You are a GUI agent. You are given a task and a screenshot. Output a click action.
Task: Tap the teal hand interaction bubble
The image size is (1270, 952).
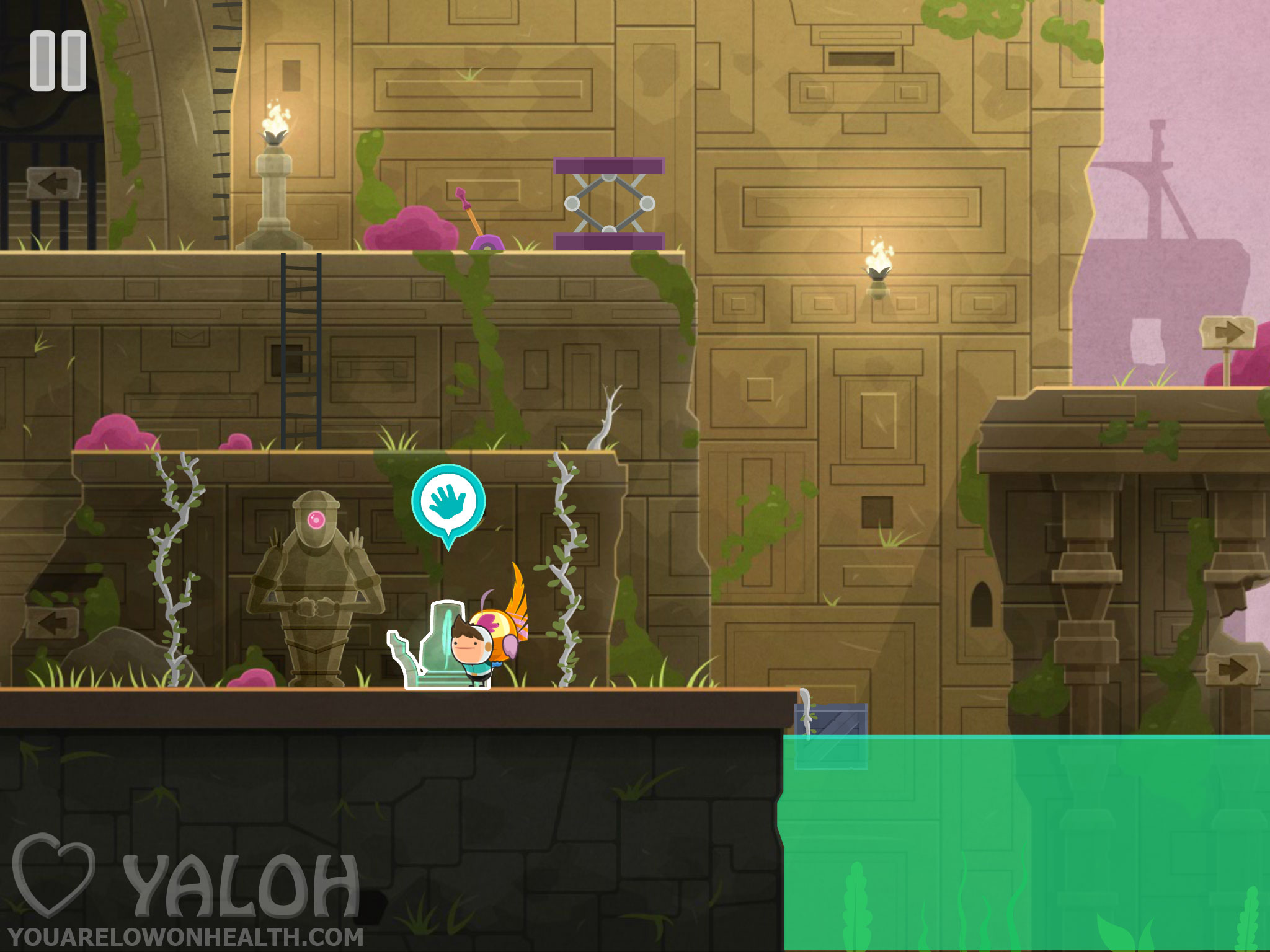pyautogui.click(x=448, y=502)
